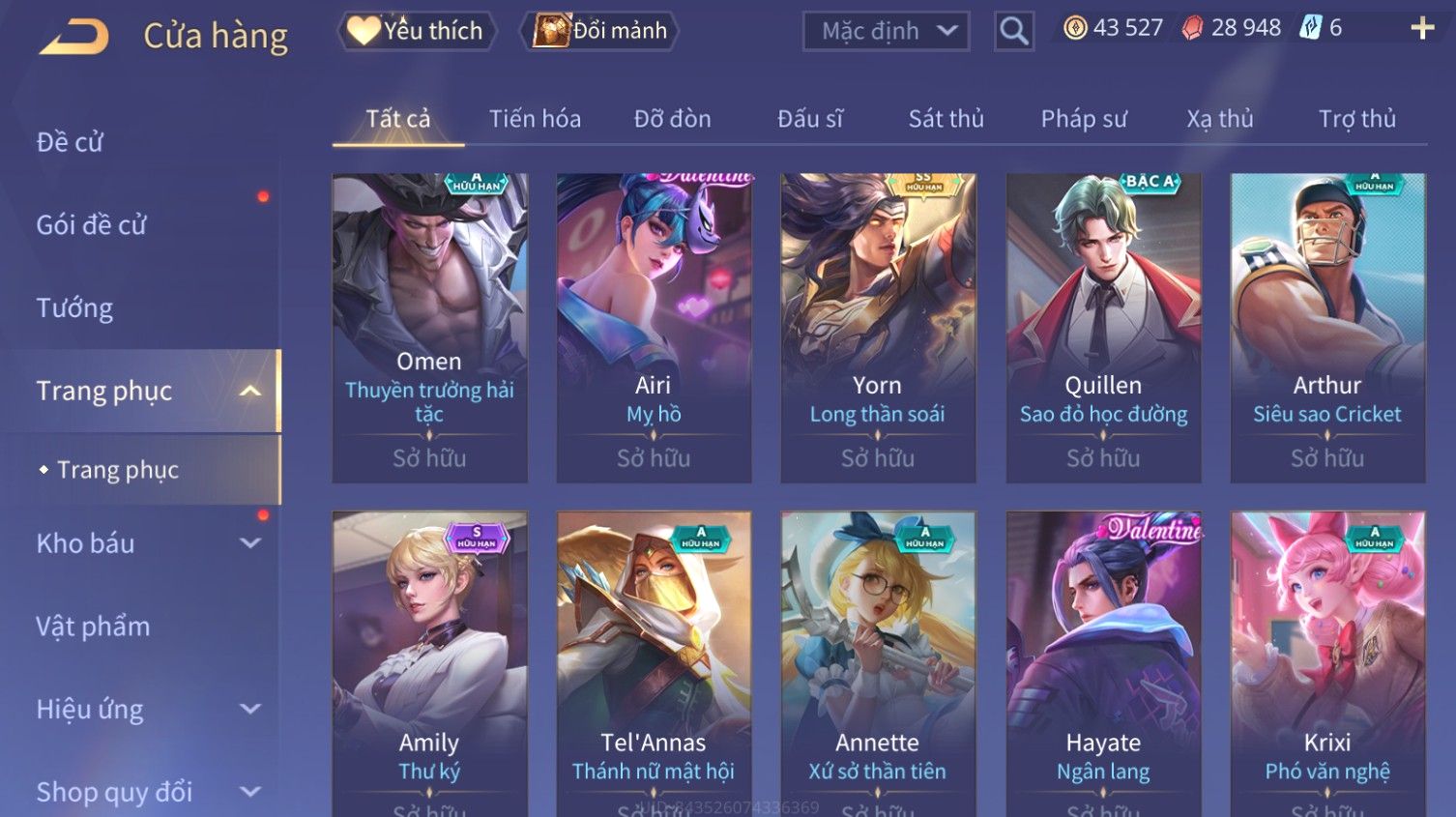This screenshot has width=1456, height=817.
Task: Select the Trợ thủ tab
Action: click(x=1356, y=119)
